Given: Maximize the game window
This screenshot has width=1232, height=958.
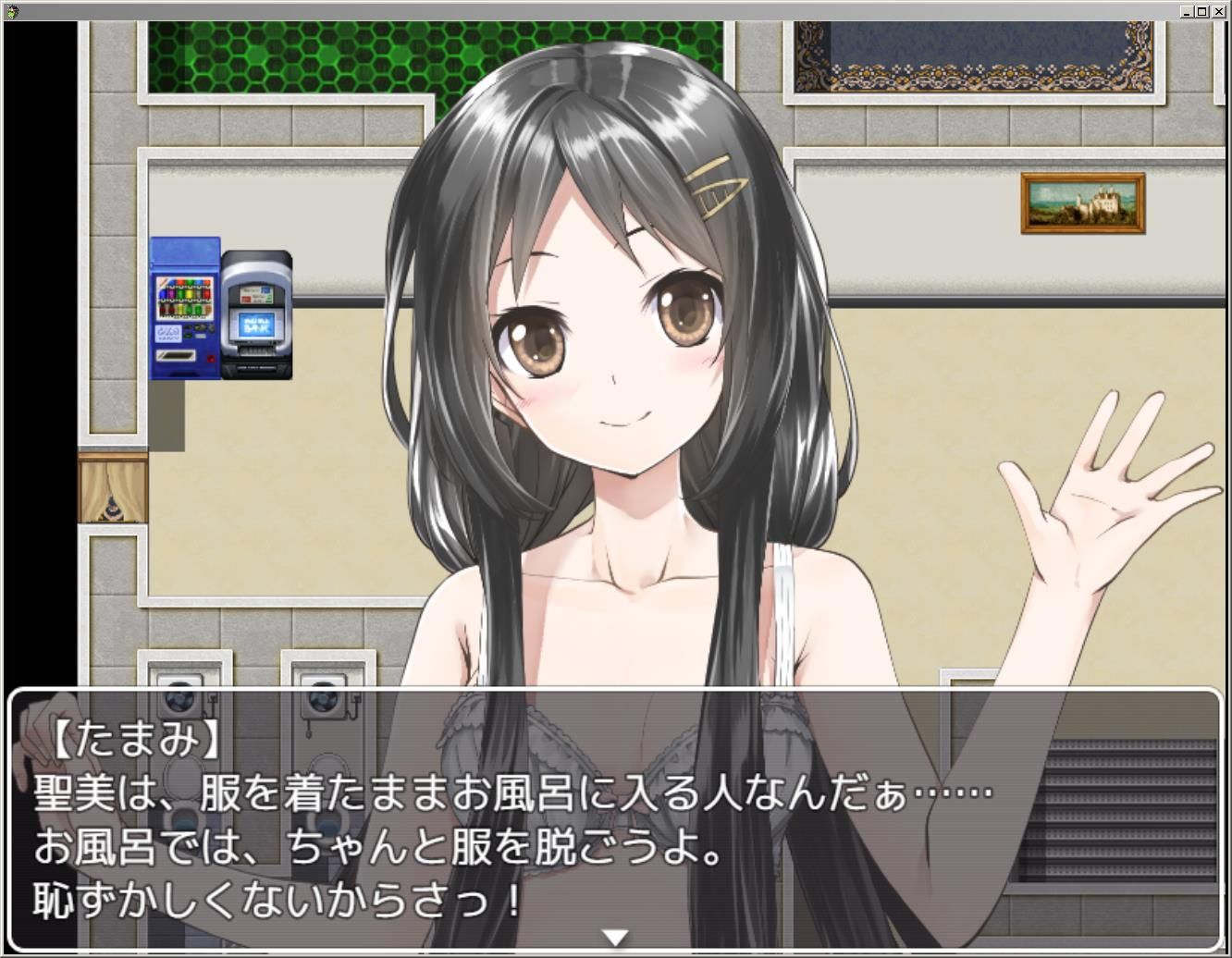Looking at the screenshot, I should click(1202, 12).
